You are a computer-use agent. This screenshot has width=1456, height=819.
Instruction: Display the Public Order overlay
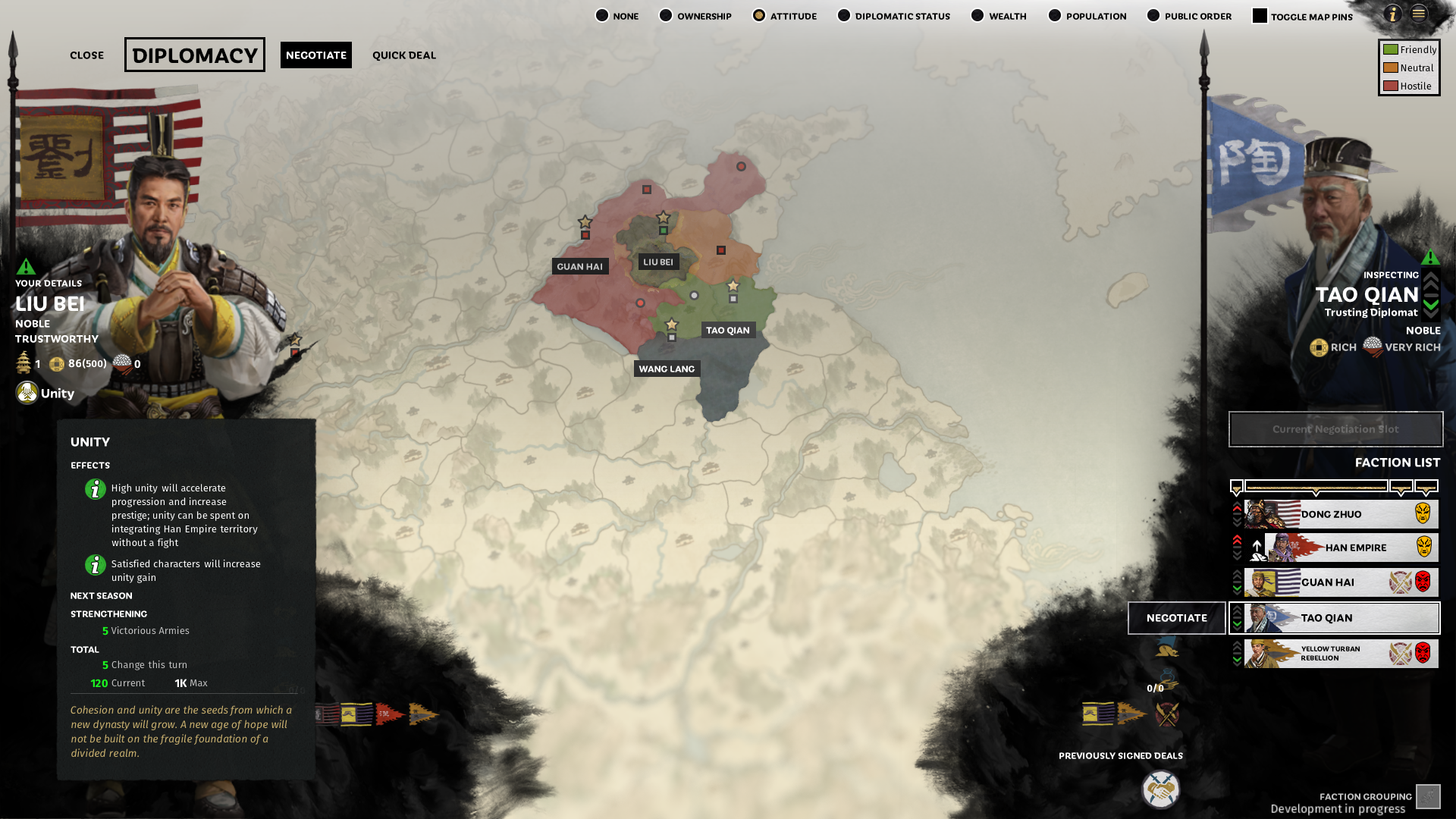click(1153, 16)
